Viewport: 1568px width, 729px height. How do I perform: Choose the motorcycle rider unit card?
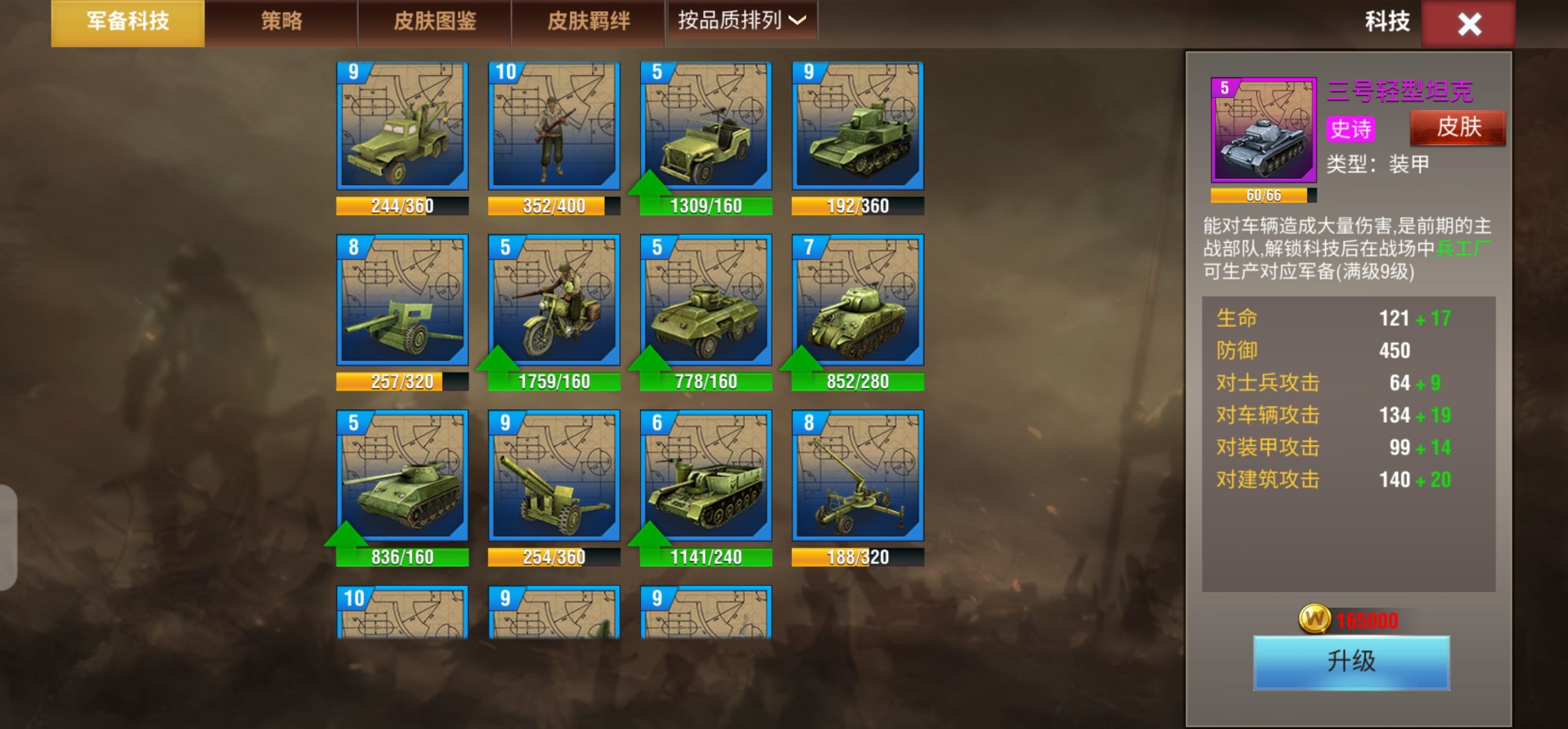554,300
